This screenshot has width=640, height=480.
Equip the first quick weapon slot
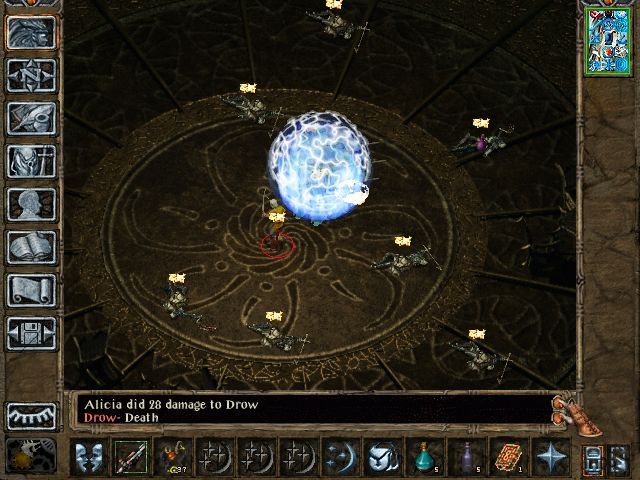click(129, 457)
